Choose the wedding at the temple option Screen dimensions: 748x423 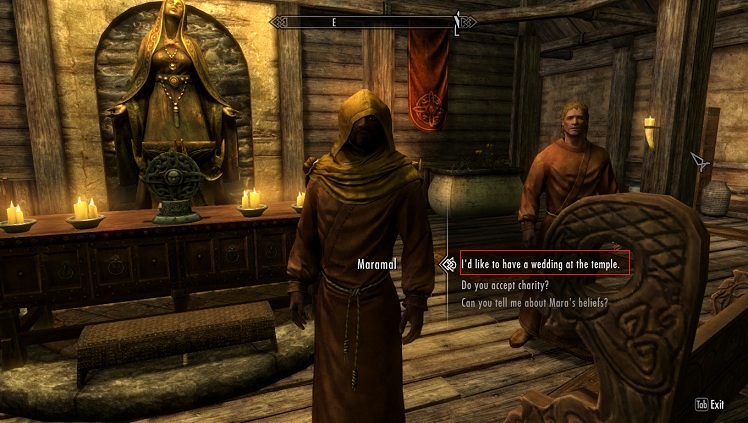[545, 264]
